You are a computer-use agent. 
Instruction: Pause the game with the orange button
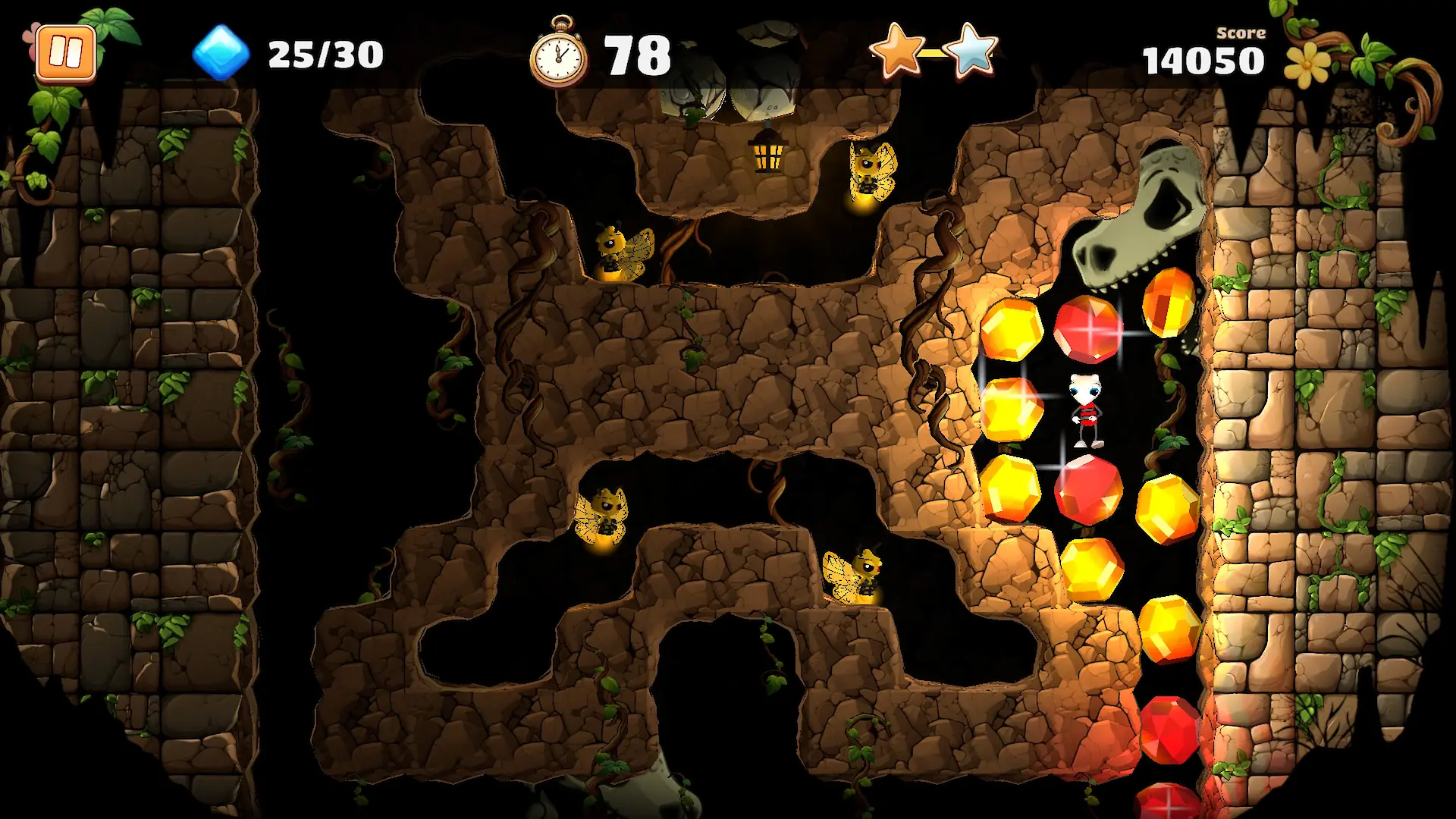tap(66, 53)
